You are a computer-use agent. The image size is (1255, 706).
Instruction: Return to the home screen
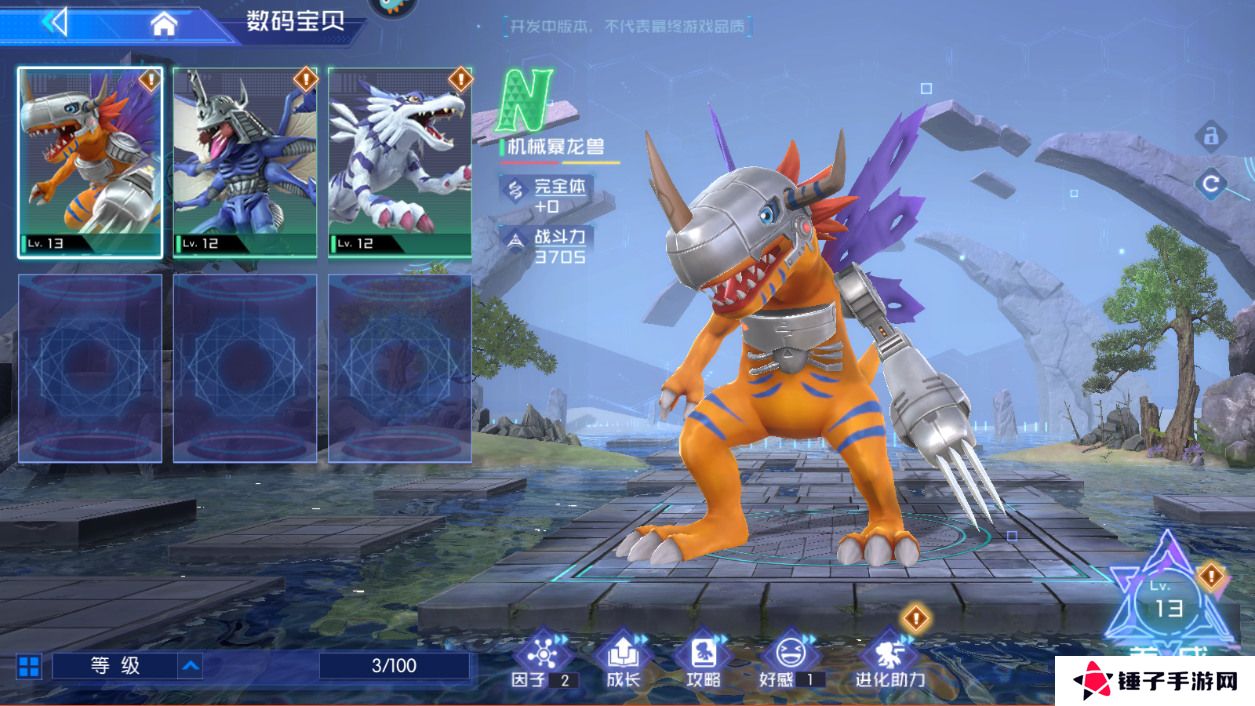click(164, 23)
